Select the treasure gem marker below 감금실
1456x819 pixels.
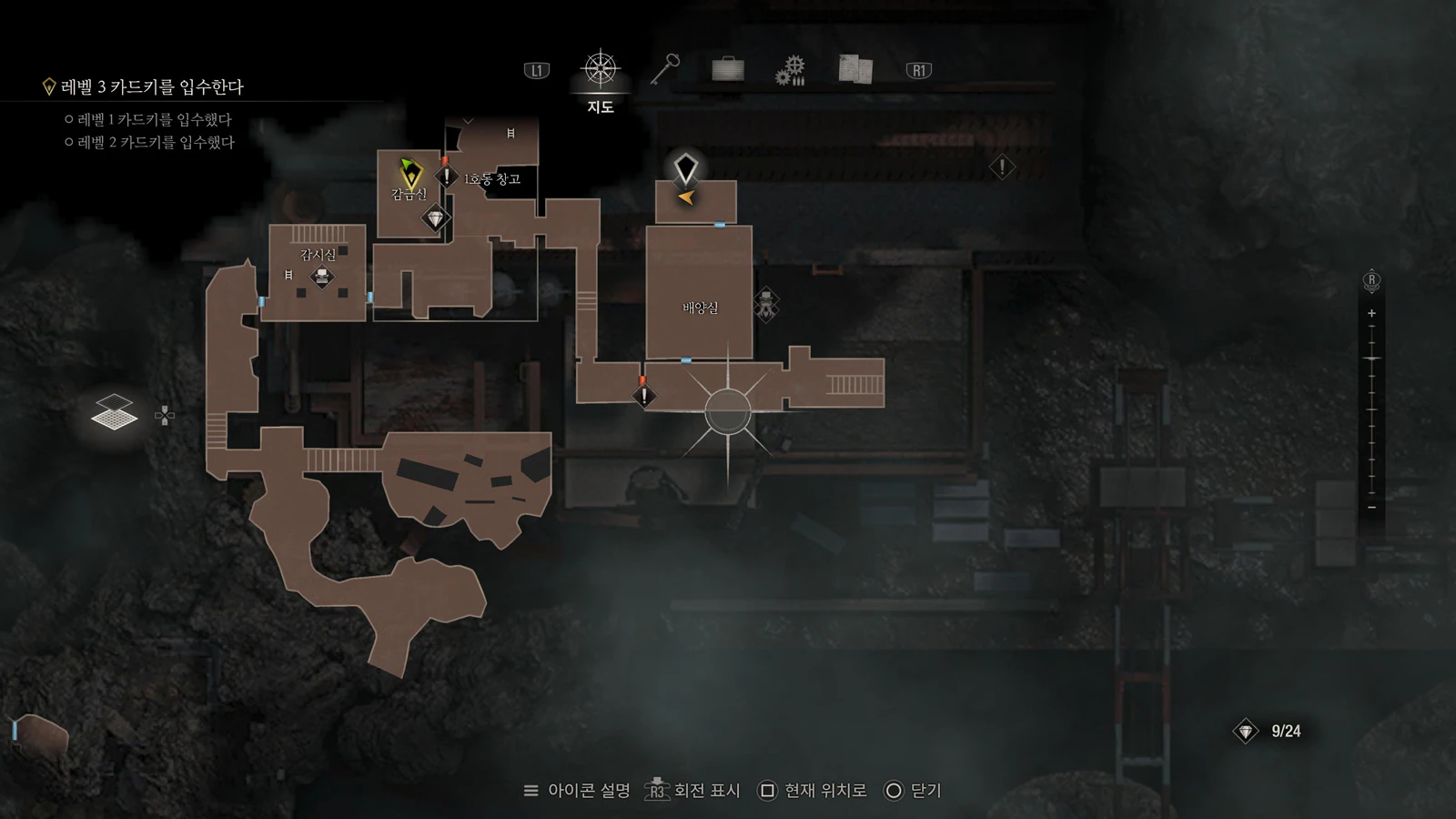tap(435, 218)
